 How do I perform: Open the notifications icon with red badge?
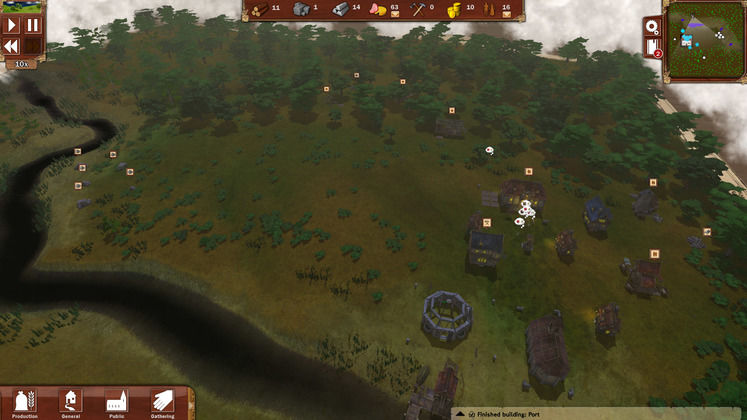[653, 47]
